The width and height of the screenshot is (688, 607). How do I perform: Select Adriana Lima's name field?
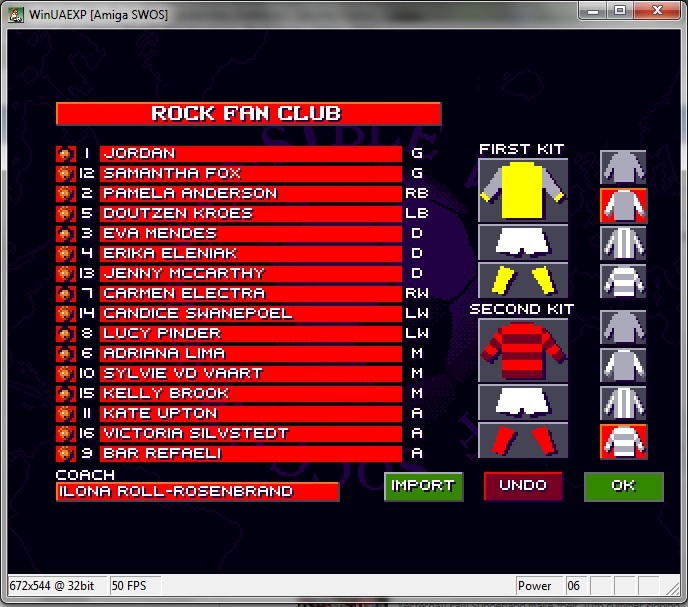click(250, 353)
